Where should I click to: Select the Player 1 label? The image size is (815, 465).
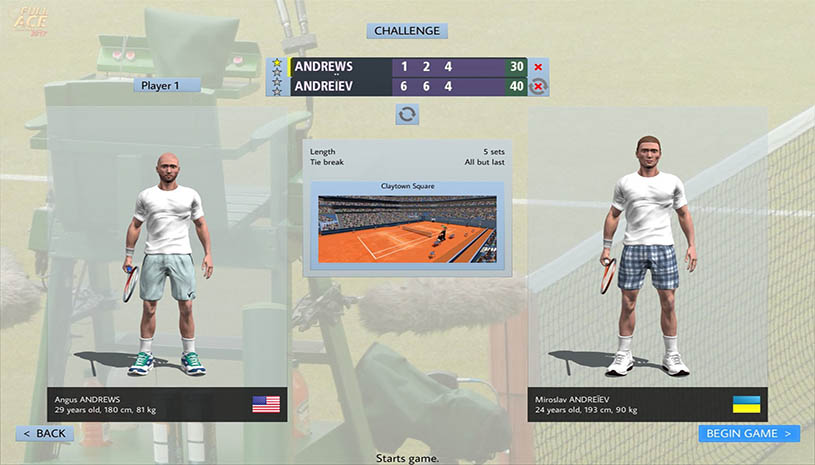[x=167, y=86]
